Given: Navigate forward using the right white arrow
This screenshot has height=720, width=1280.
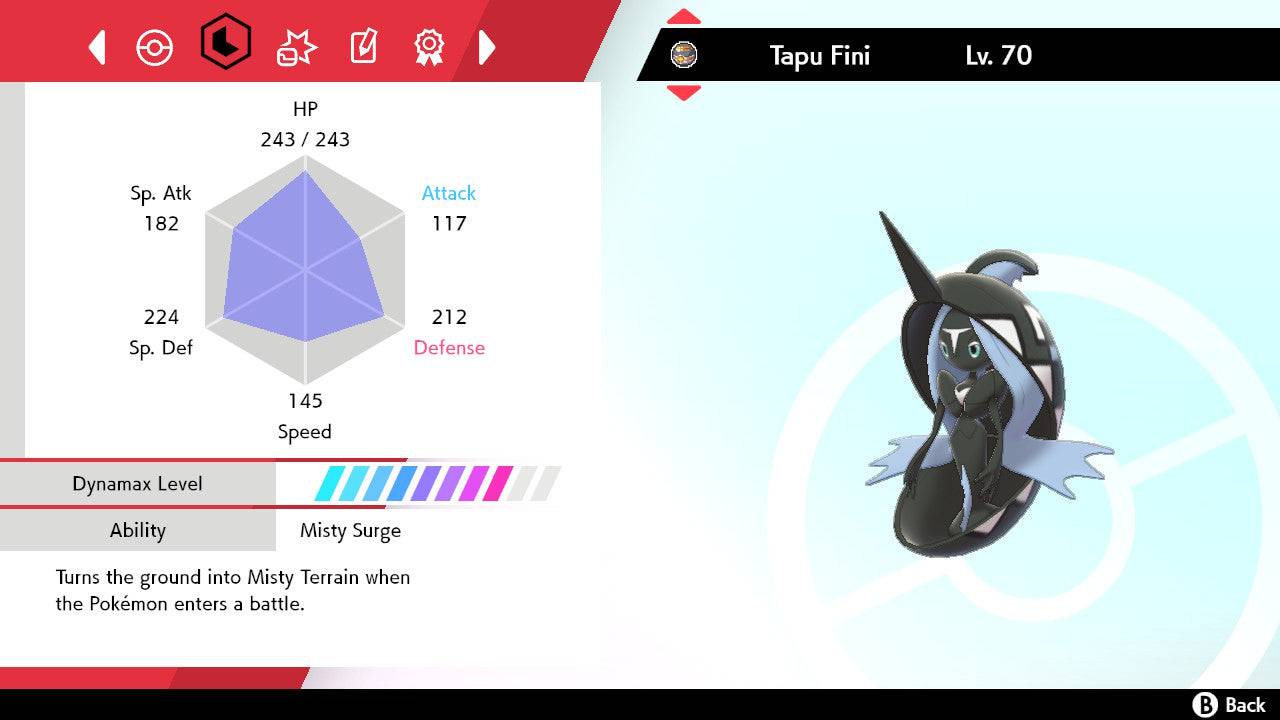Looking at the screenshot, I should tap(487, 46).
